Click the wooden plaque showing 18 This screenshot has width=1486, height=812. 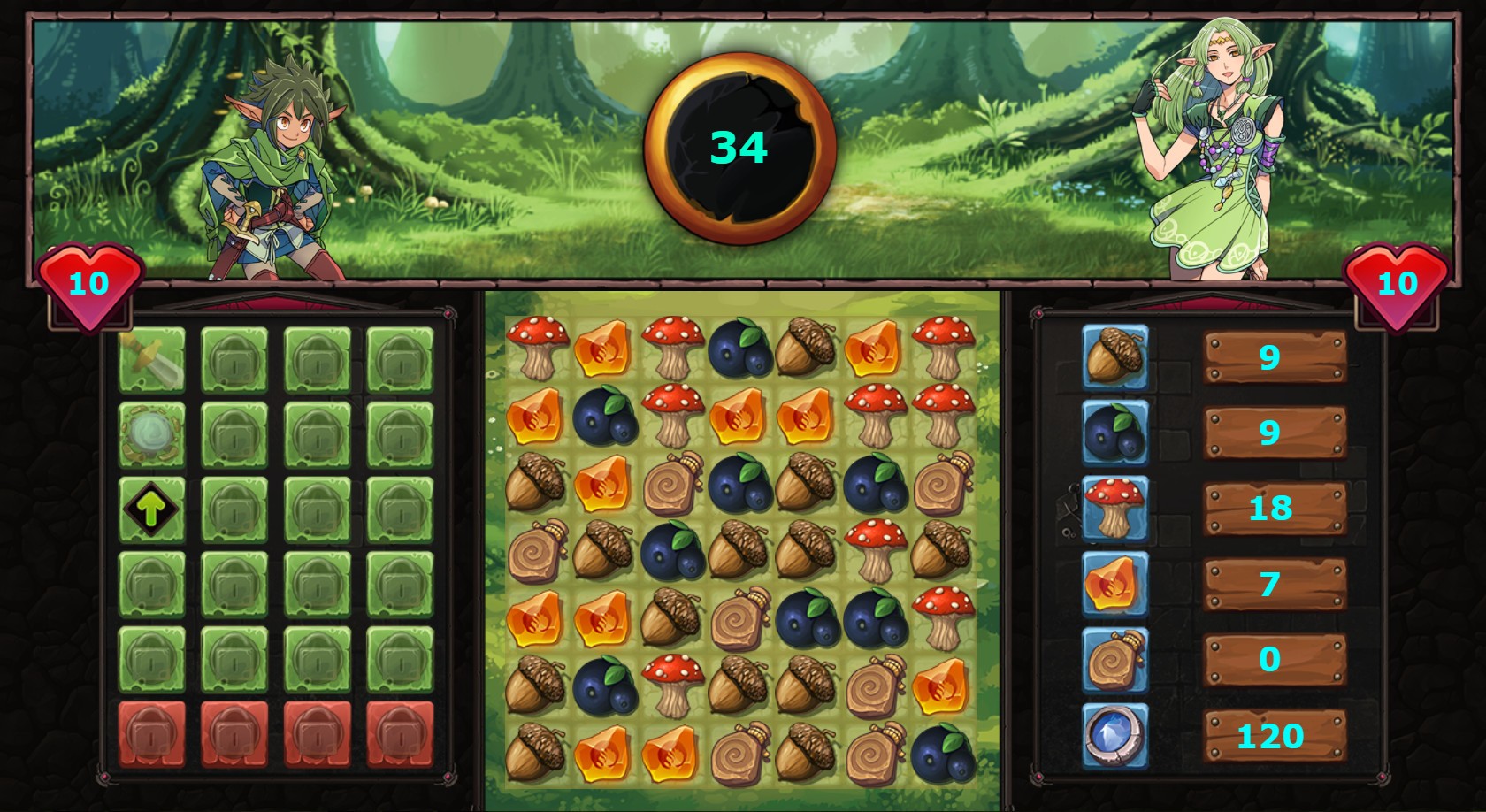pos(1272,508)
